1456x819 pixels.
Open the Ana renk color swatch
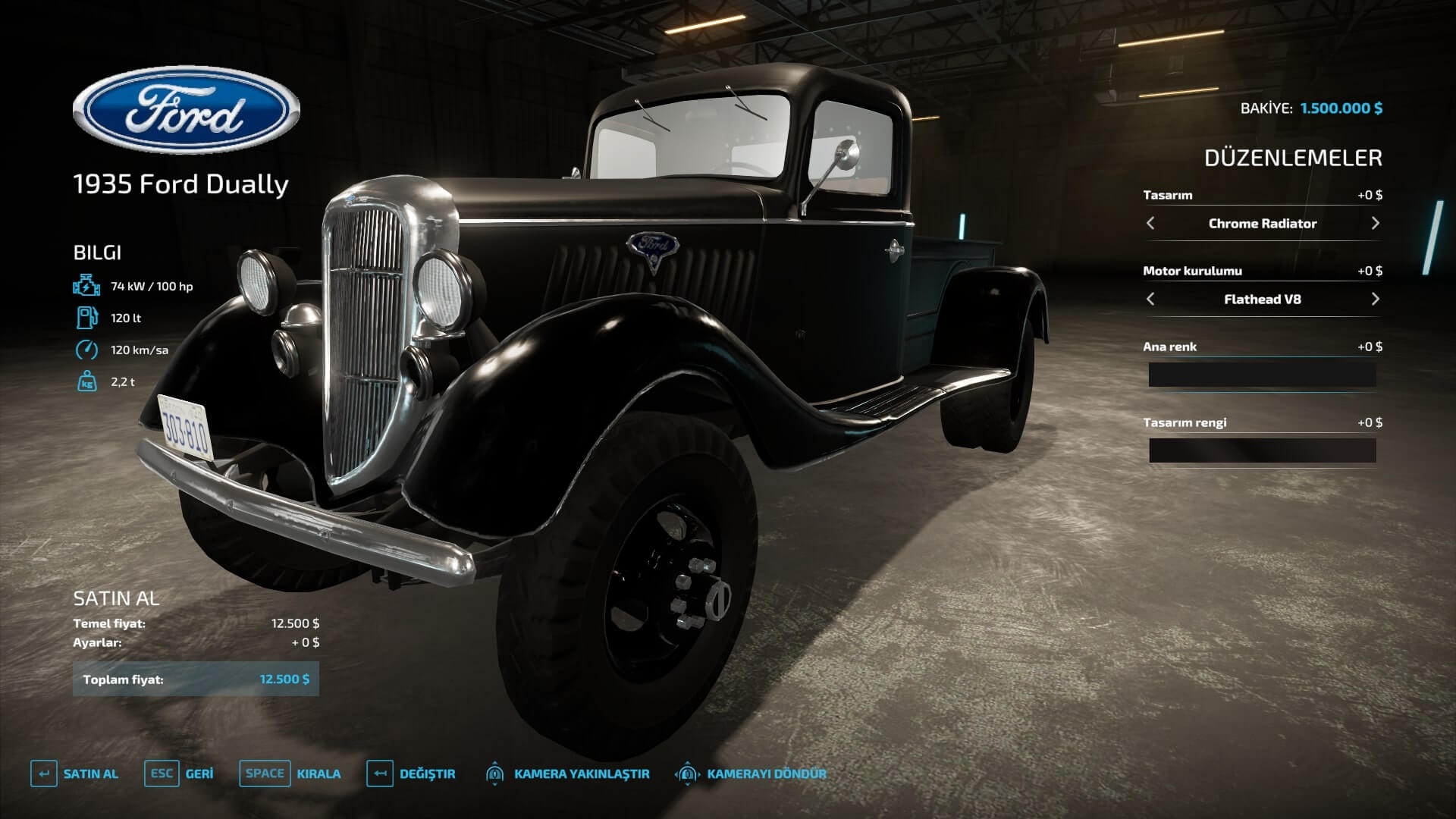point(1262,375)
